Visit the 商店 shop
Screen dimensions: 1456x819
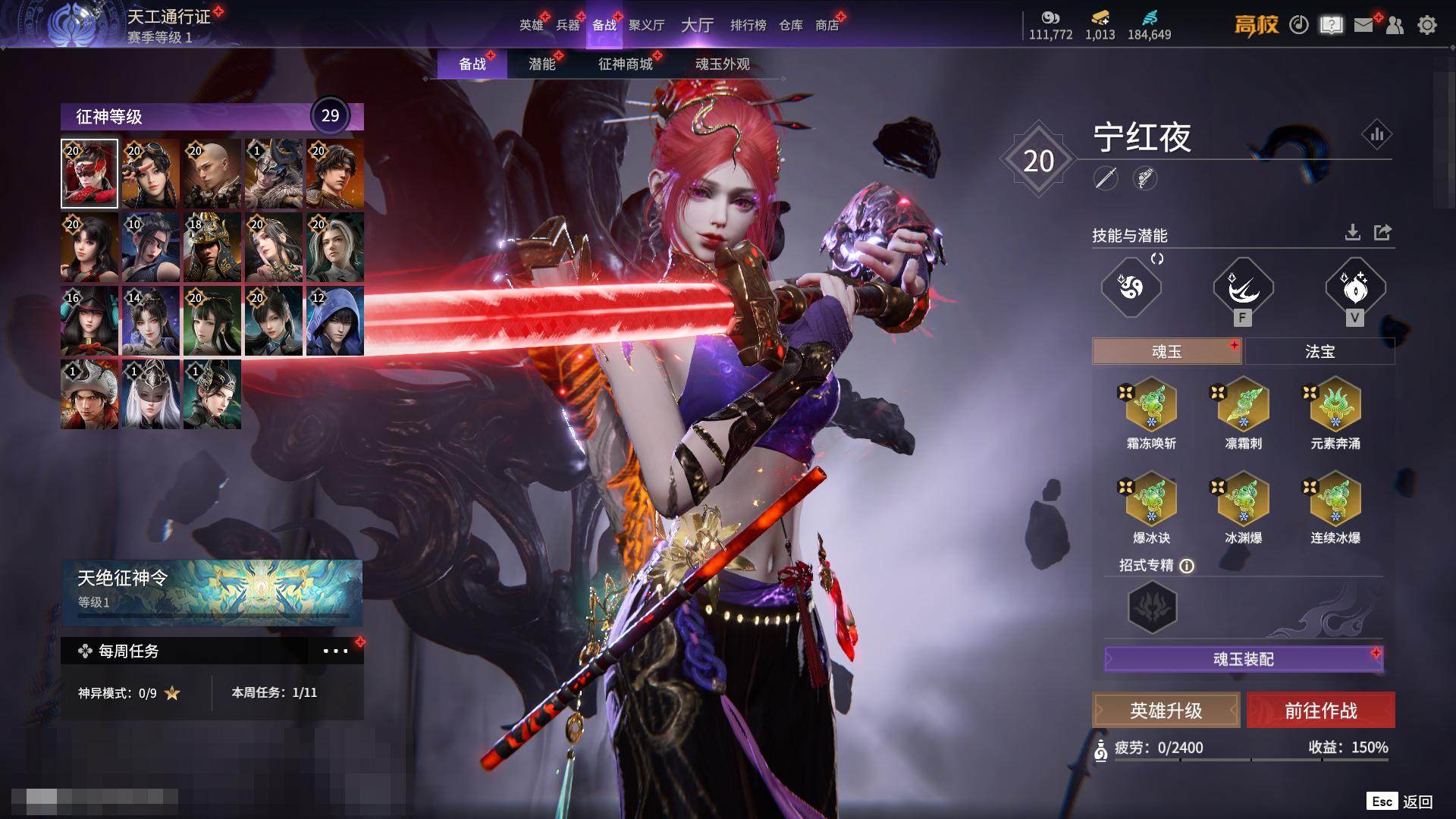pos(827,25)
